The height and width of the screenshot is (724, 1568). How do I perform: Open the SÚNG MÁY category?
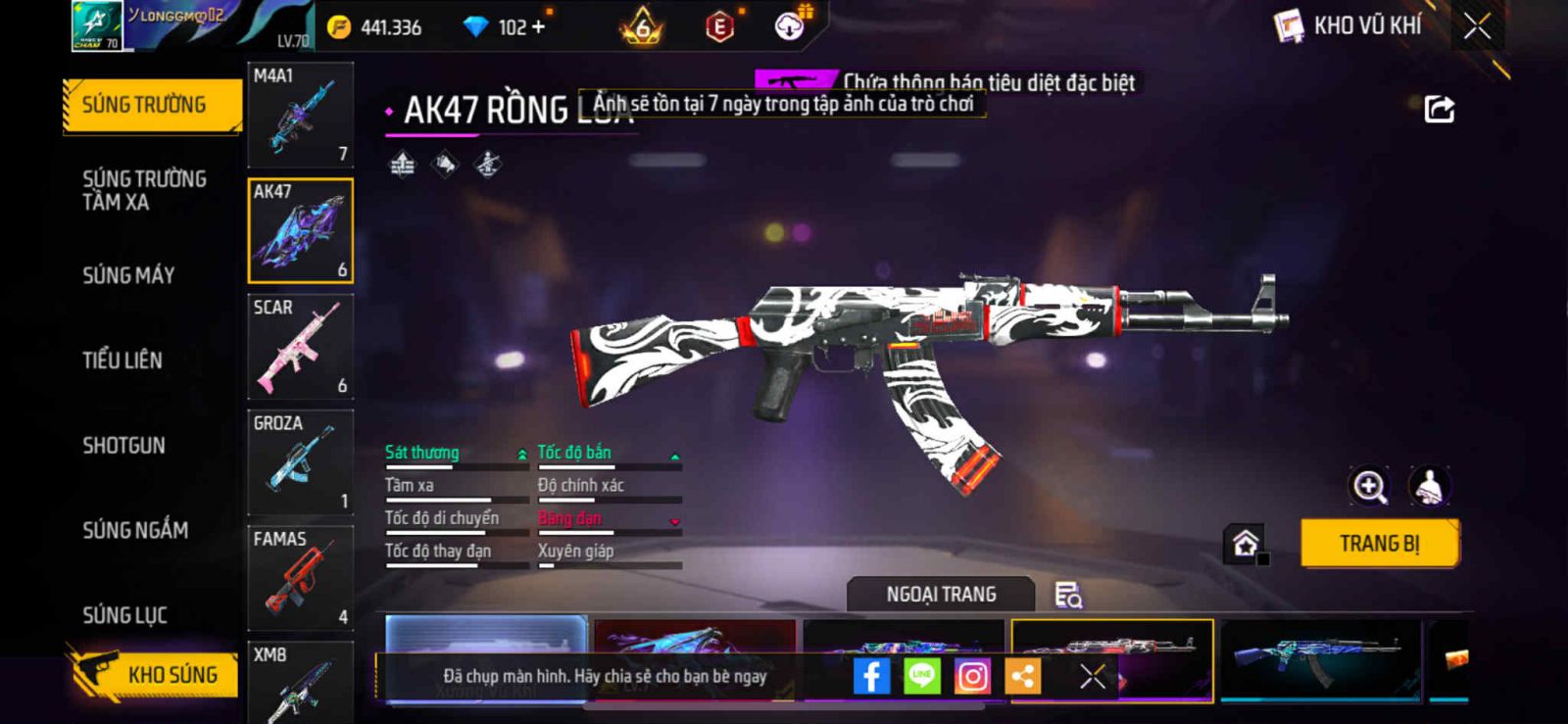(x=128, y=275)
